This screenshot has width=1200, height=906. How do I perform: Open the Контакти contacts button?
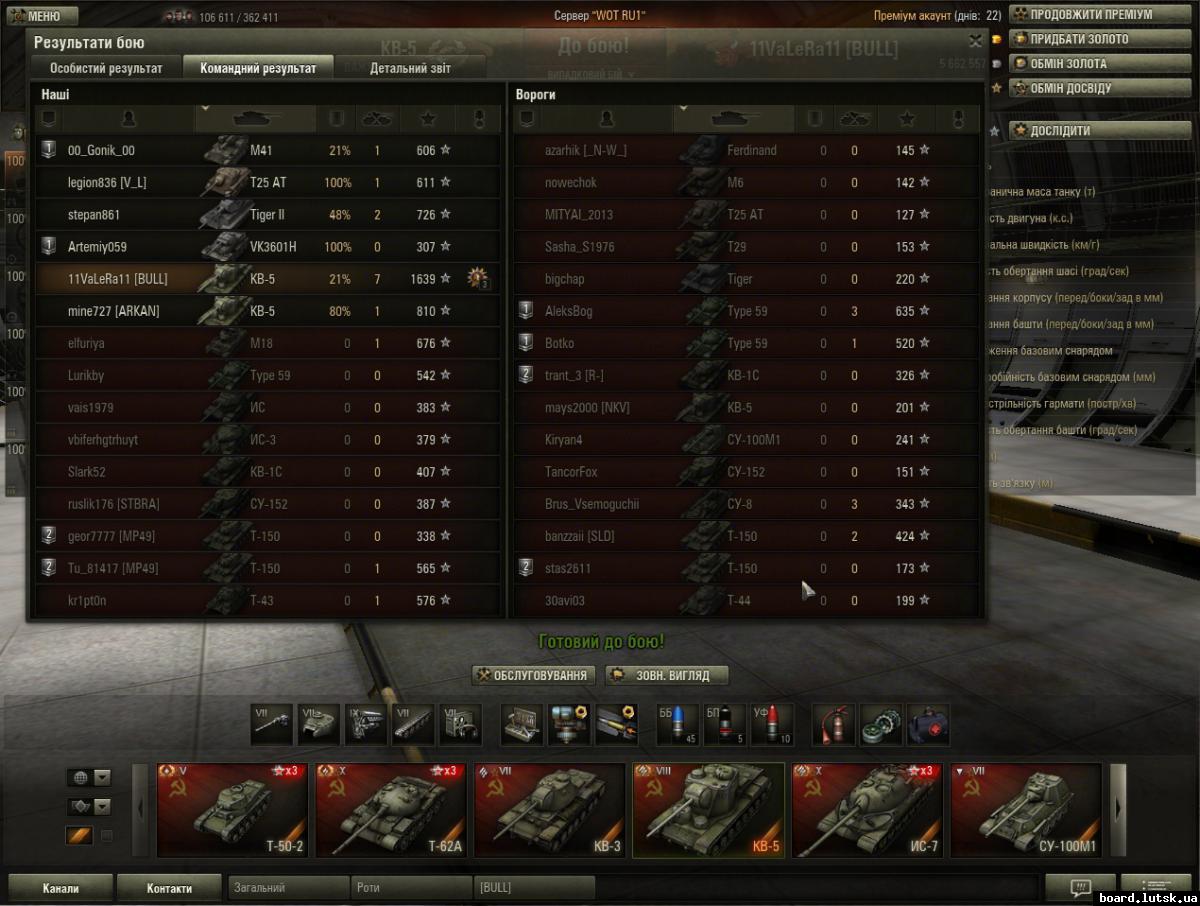[169, 888]
